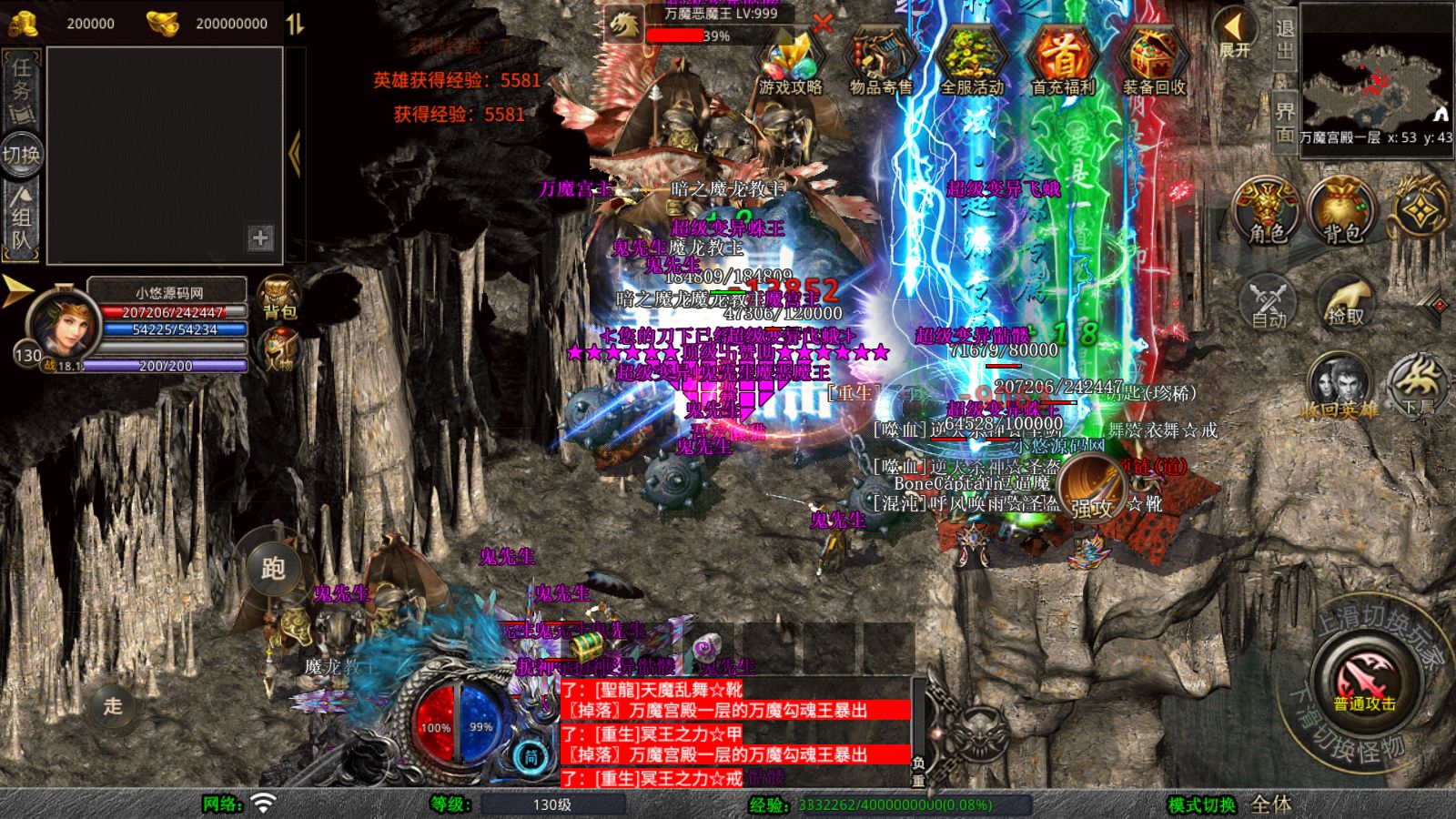The width and height of the screenshot is (1456, 819).
Task: Toggle the 走 walk movement button
Action: coord(113,705)
